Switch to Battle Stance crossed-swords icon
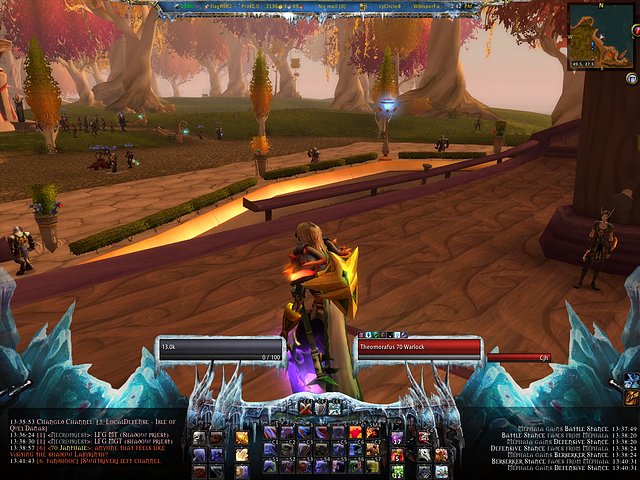640x480 pixels. (305, 408)
